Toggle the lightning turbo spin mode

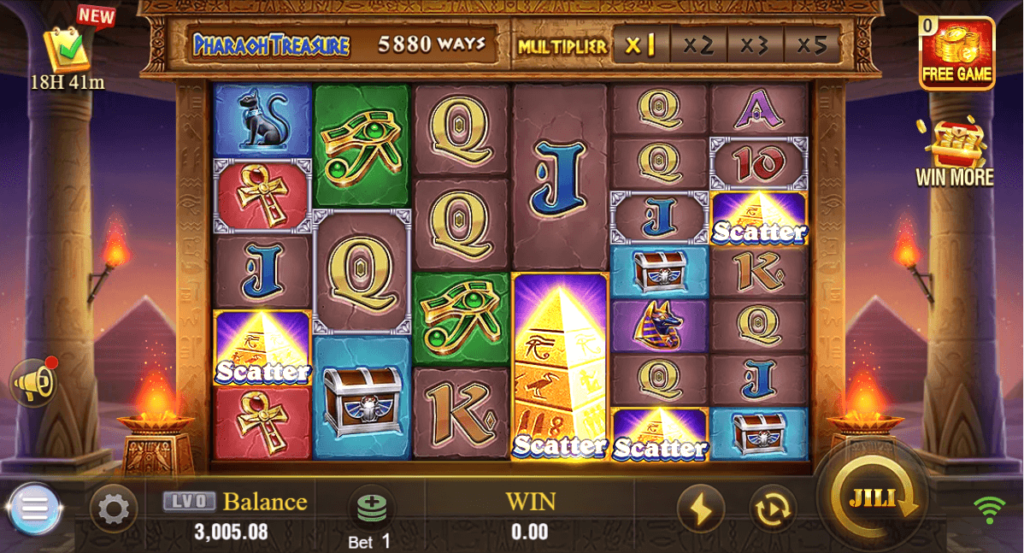coord(701,510)
